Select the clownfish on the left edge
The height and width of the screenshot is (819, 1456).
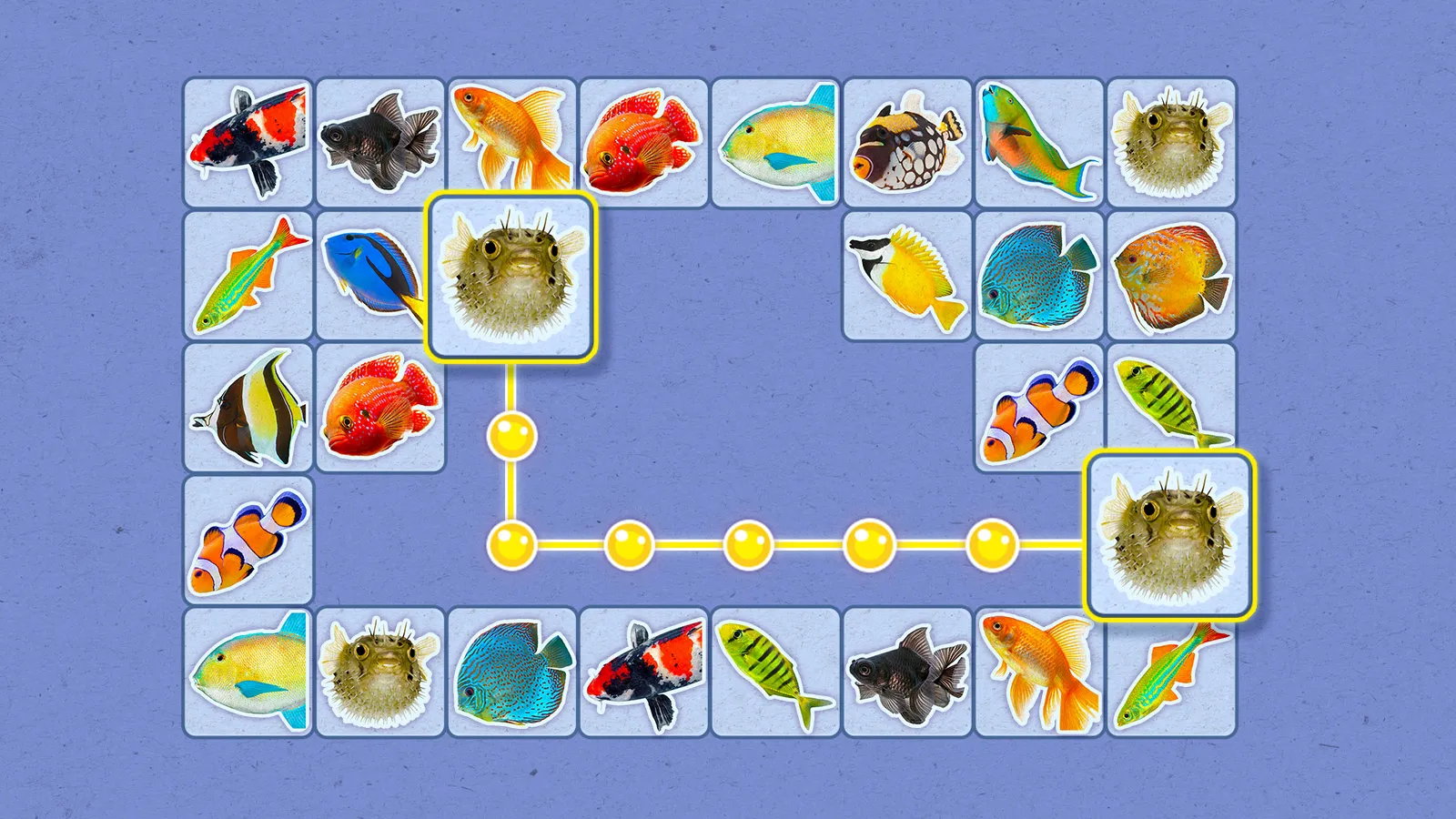[x=247, y=540]
